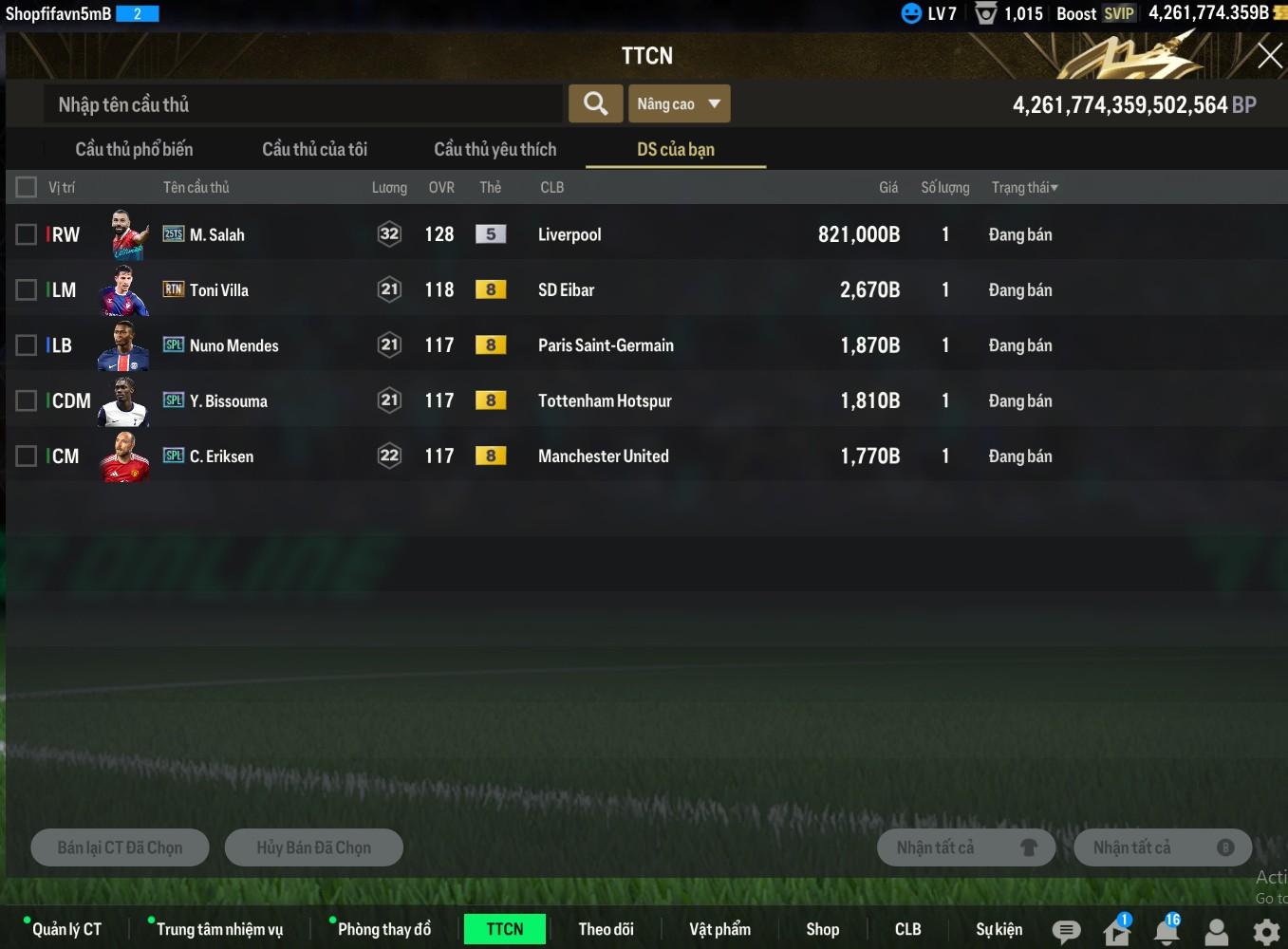Switch to Cầu thủ của tôi tab

tap(314, 149)
